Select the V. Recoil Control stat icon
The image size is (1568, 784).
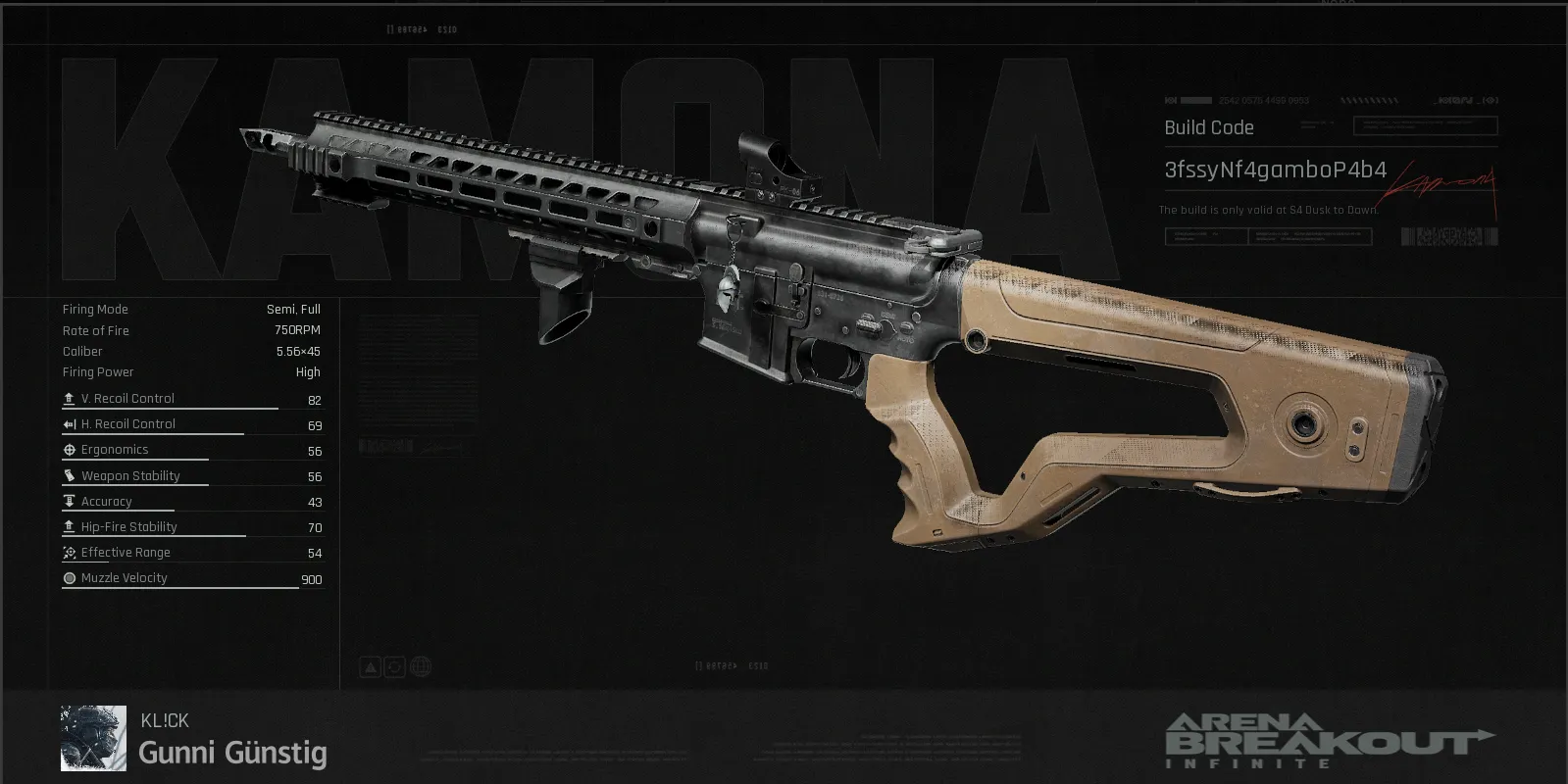pos(69,399)
